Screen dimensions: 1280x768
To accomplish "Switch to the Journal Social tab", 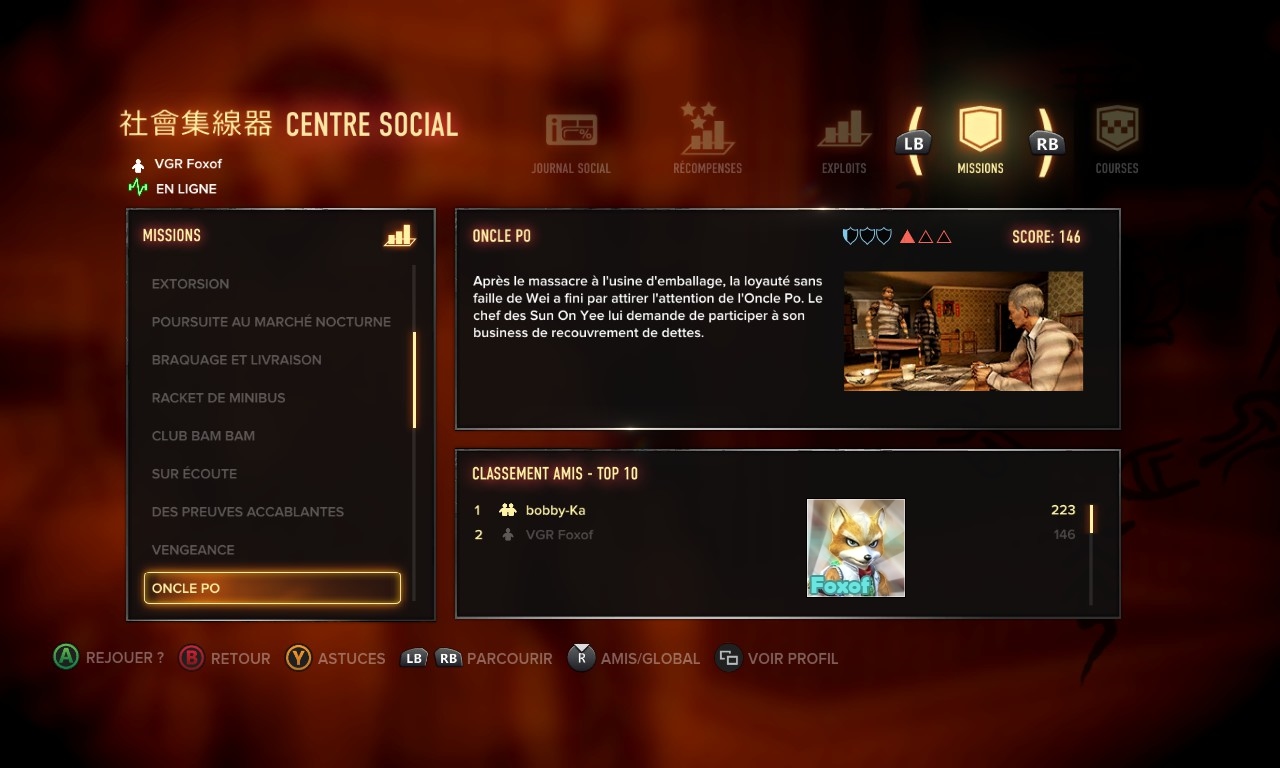I will pyautogui.click(x=571, y=142).
